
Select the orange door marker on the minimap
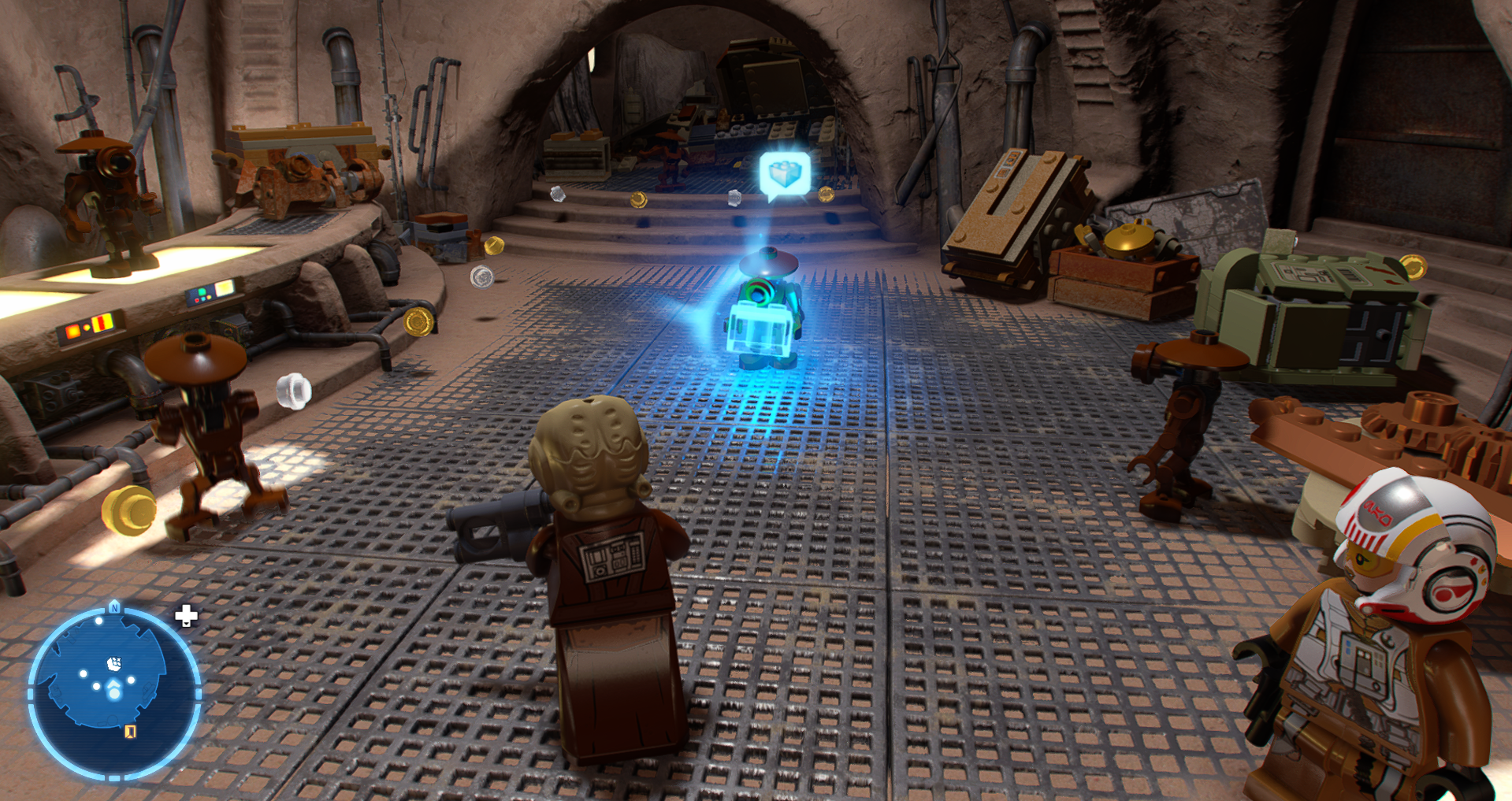pyautogui.click(x=131, y=732)
